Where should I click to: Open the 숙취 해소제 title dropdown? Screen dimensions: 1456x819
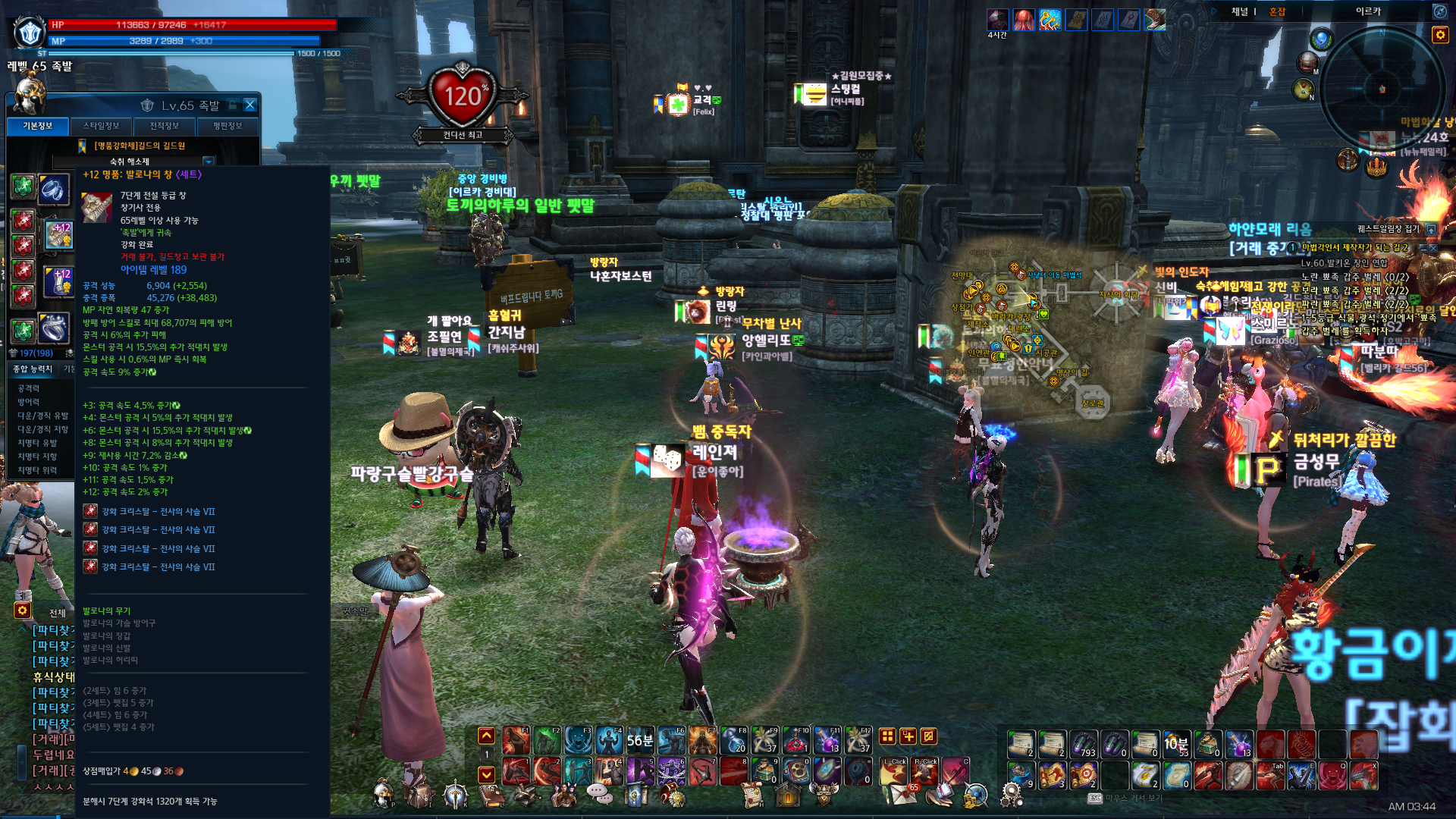point(208,162)
